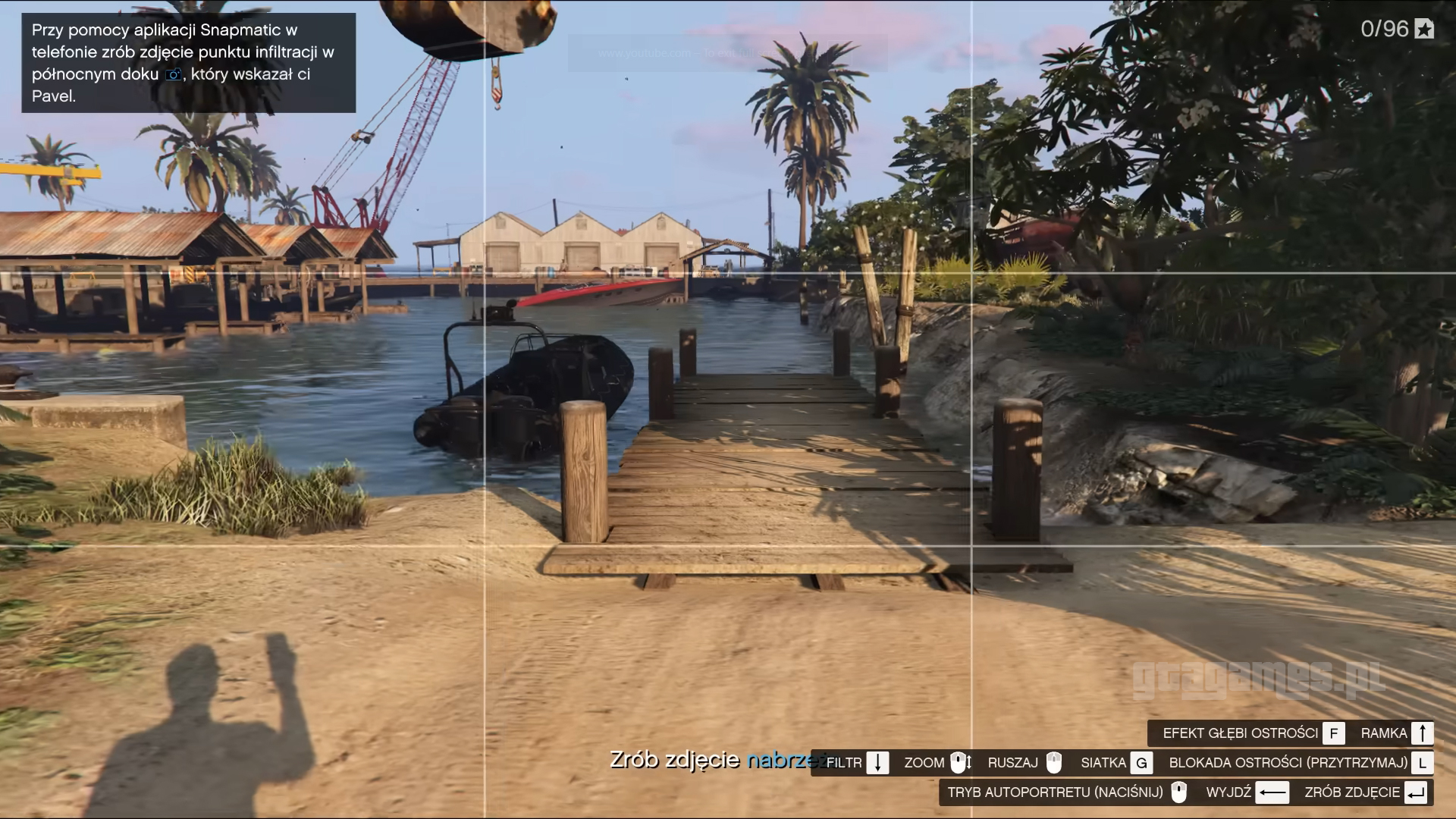Click the WYJDŹ backspace-arrow icon

pyautogui.click(x=1273, y=793)
